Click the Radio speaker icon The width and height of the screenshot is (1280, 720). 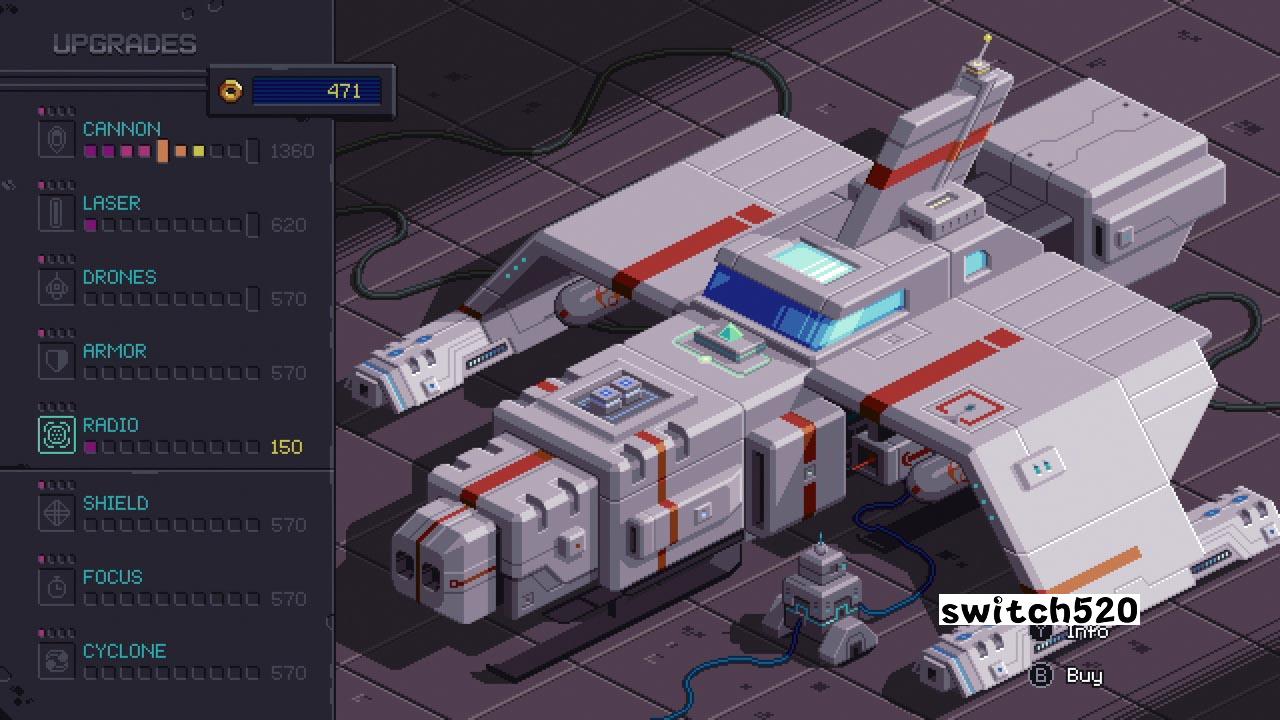pos(57,435)
